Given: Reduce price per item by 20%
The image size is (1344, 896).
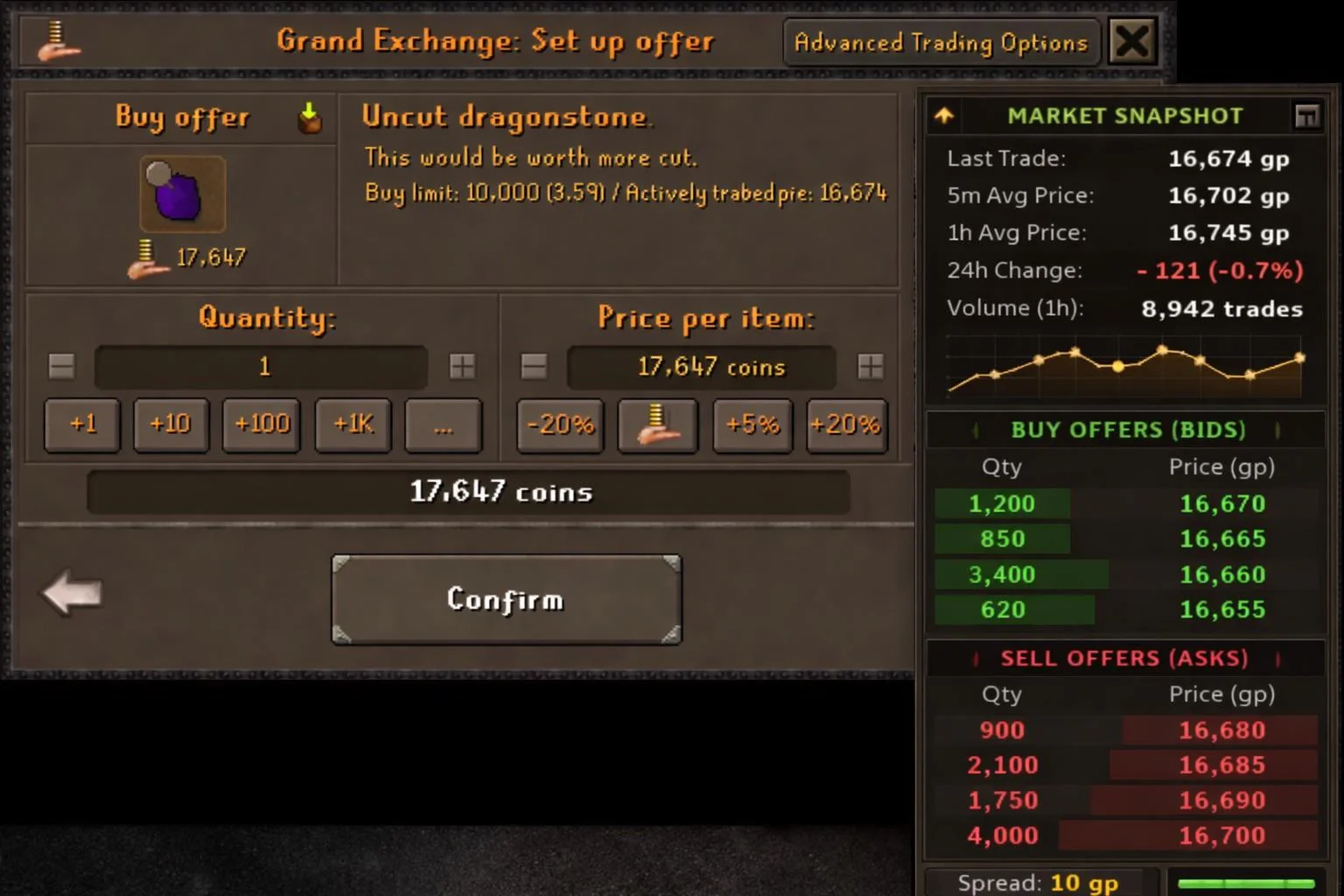Looking at the screenshot, I should [x=559, y=426].
